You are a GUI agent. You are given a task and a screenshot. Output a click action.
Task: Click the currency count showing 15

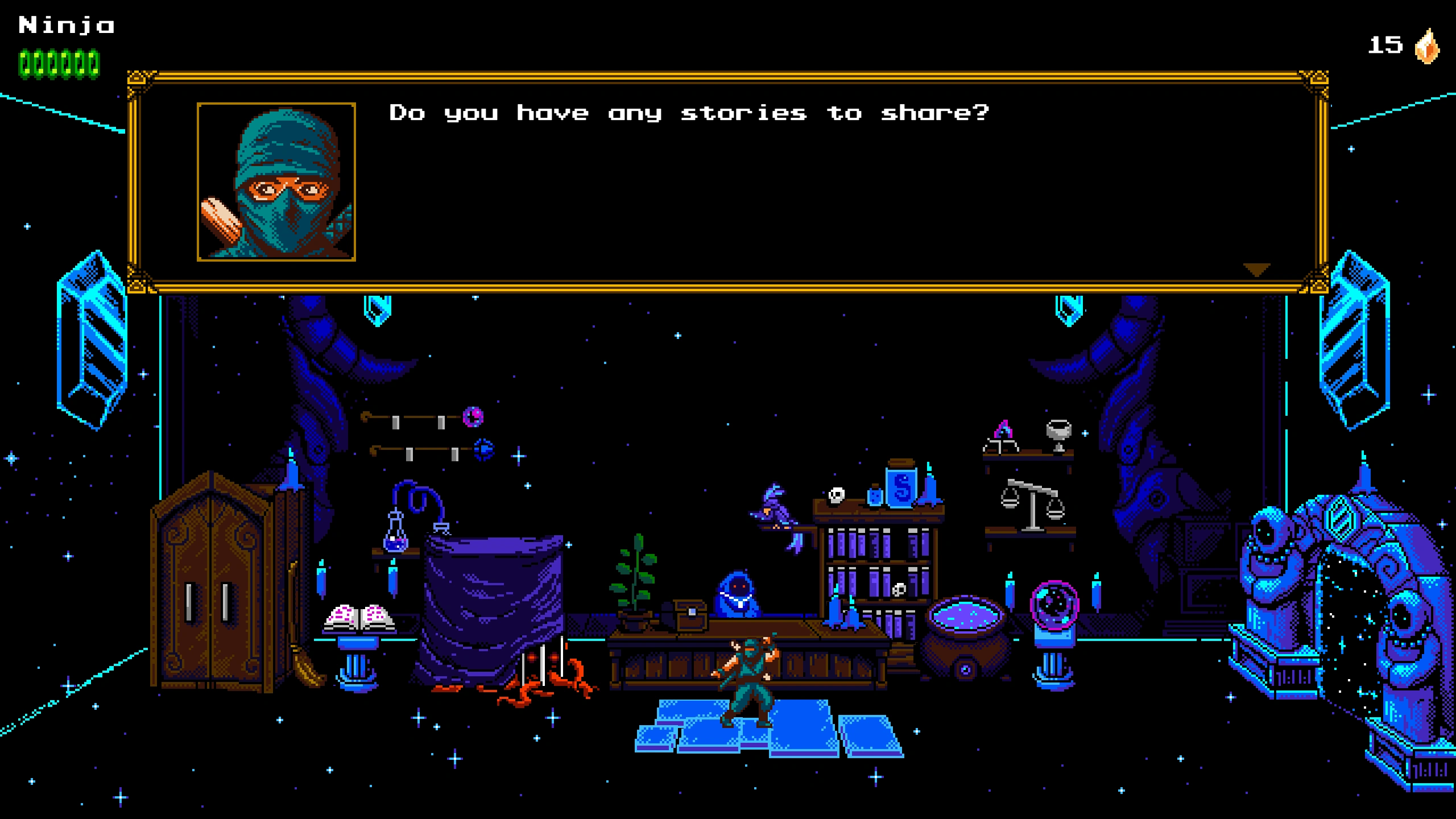click(1386, 45)
